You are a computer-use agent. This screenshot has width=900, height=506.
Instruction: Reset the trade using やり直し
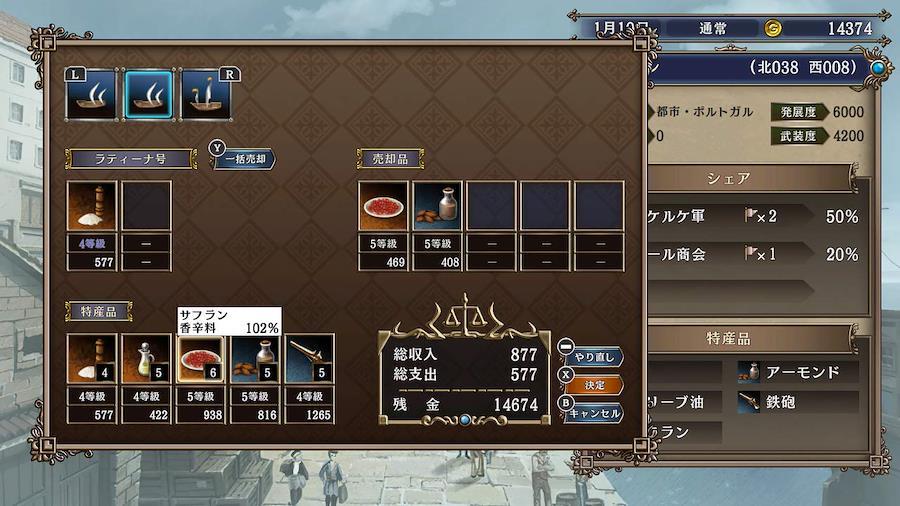coord(596,356)
